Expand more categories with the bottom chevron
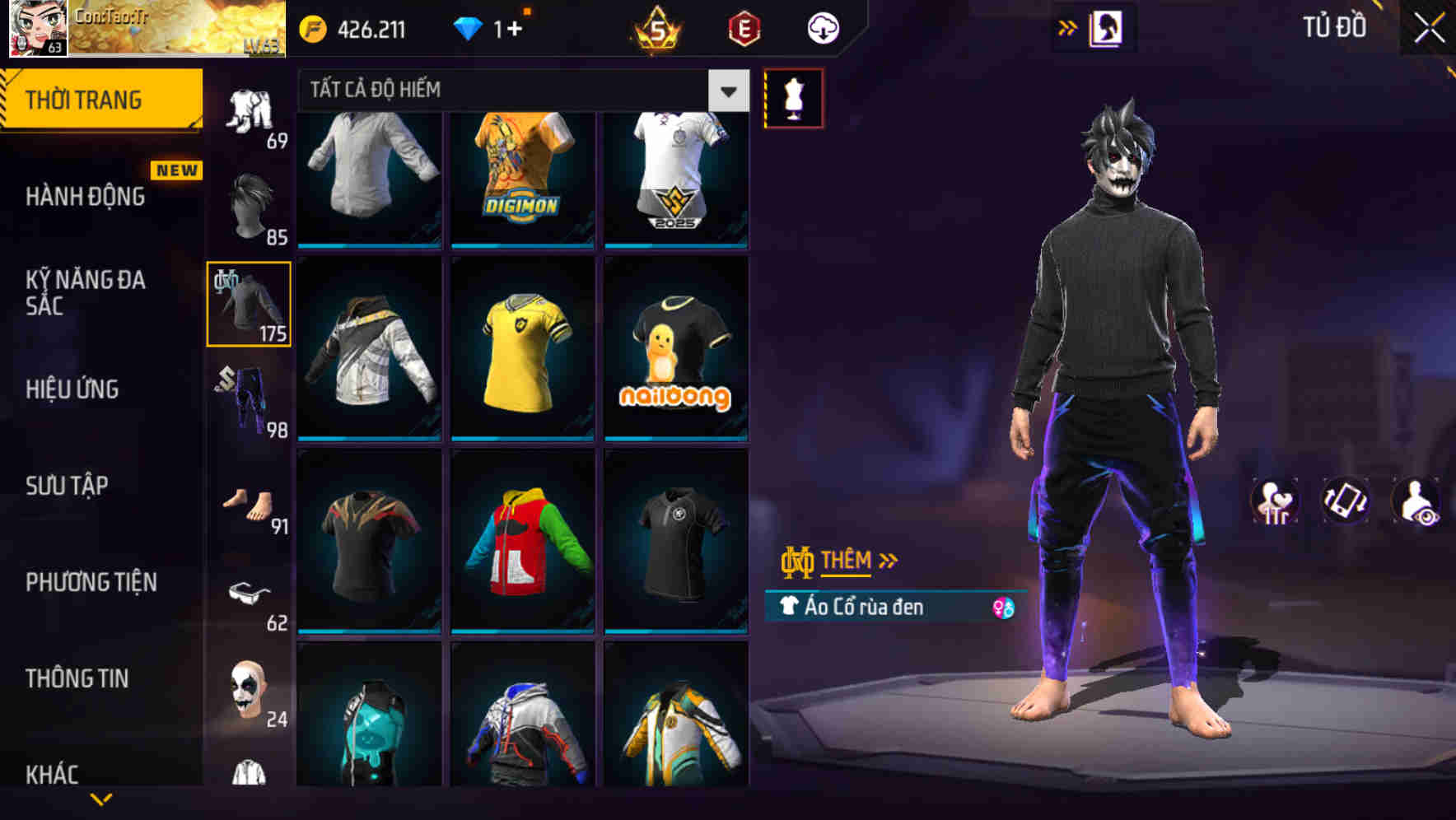The height and width of the screenshot is (820, 1456). tap(101, 797)
